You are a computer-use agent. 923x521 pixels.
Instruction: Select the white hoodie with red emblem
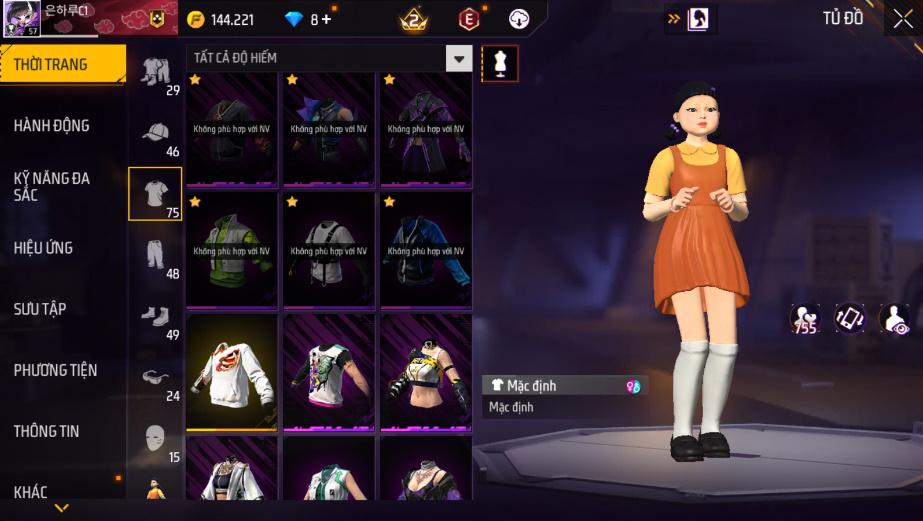232,372
